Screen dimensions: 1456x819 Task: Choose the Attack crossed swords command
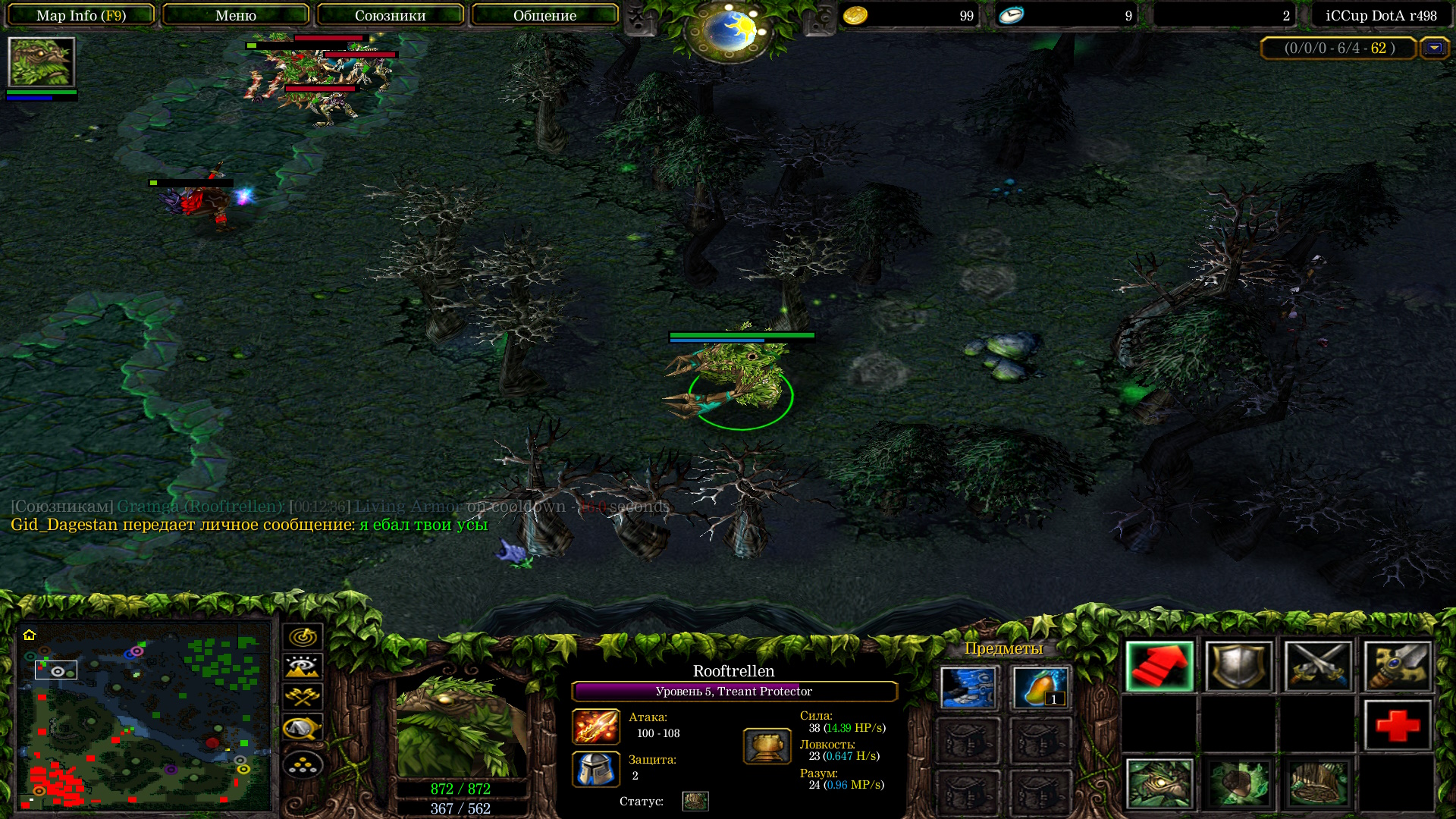click(1318, 667)
